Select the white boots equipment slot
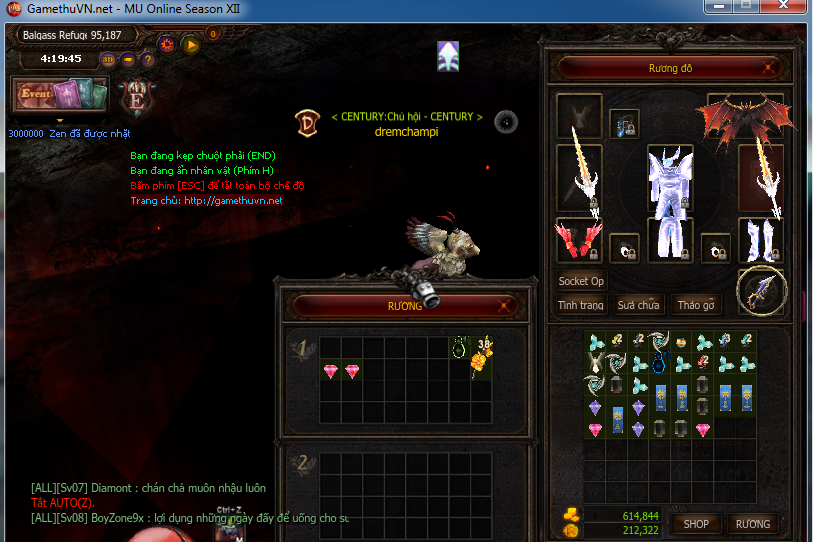This screenshot has height=542, width=813. [761, 240]
